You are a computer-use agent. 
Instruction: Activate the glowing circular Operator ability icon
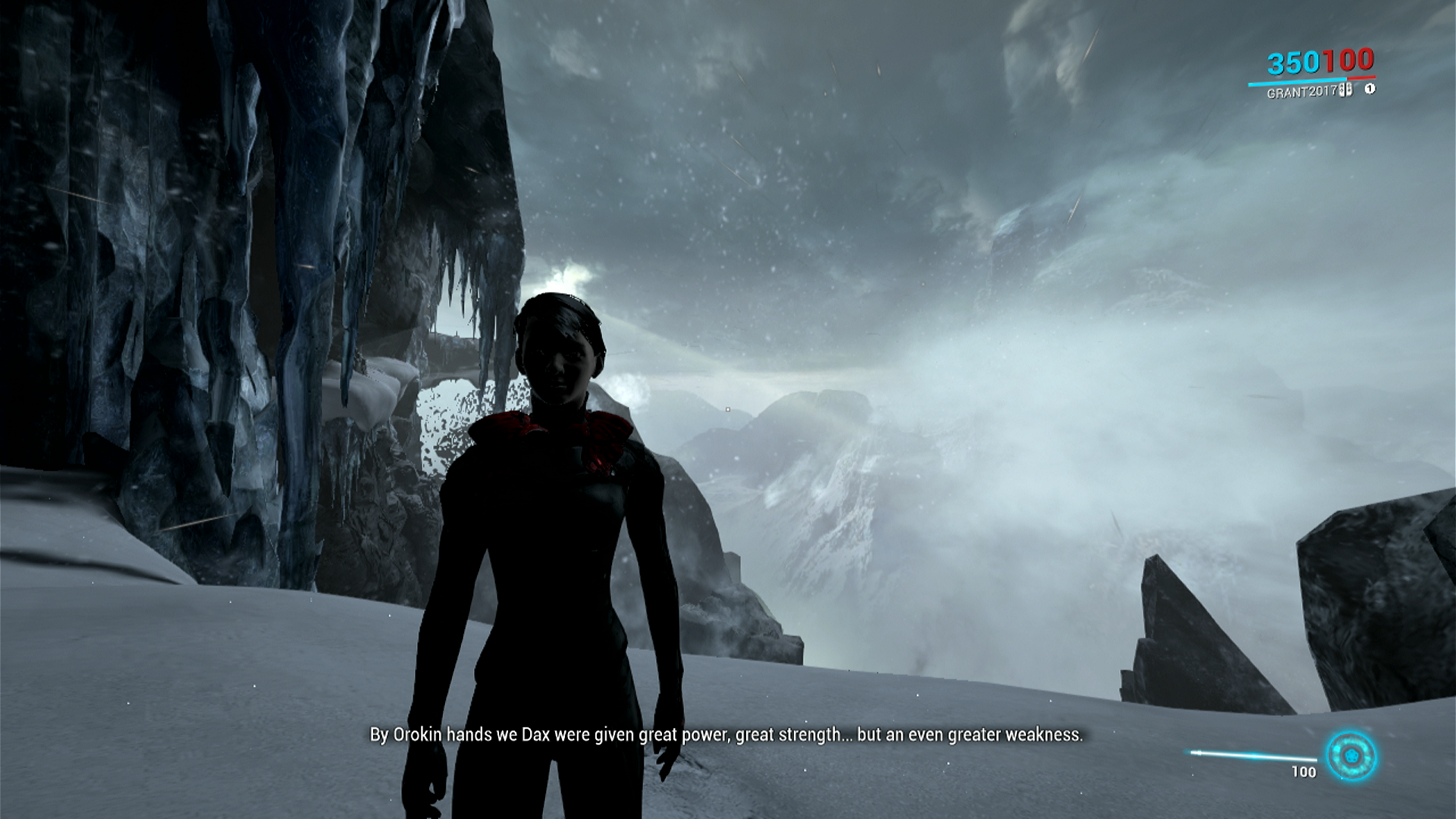click(x=1351, y=756)
